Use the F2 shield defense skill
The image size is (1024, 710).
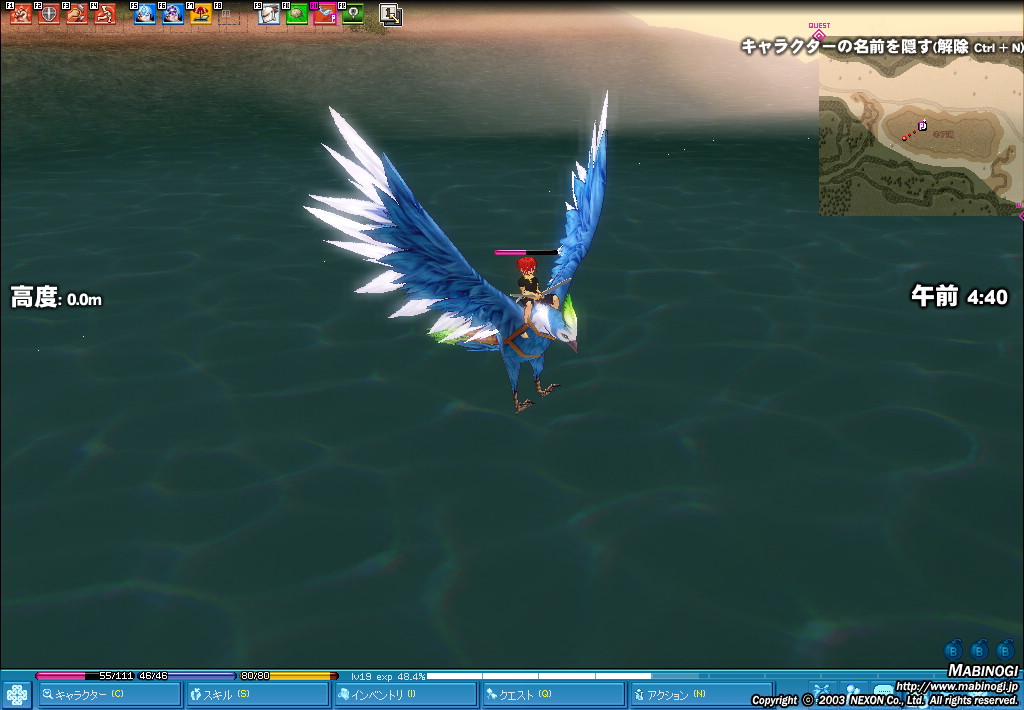[x=48, y=14]
